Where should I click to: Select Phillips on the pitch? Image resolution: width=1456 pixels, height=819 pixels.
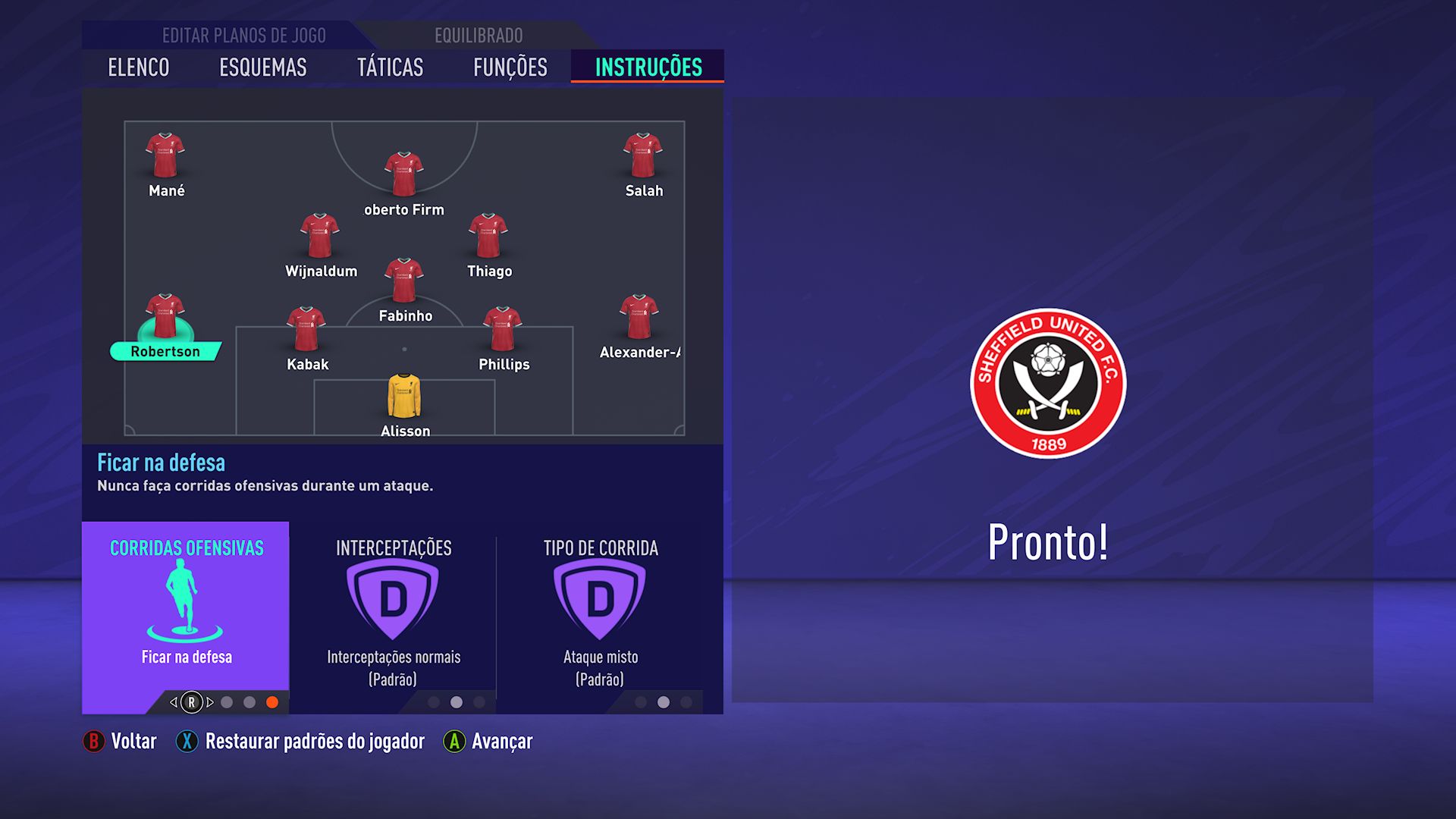503,329
